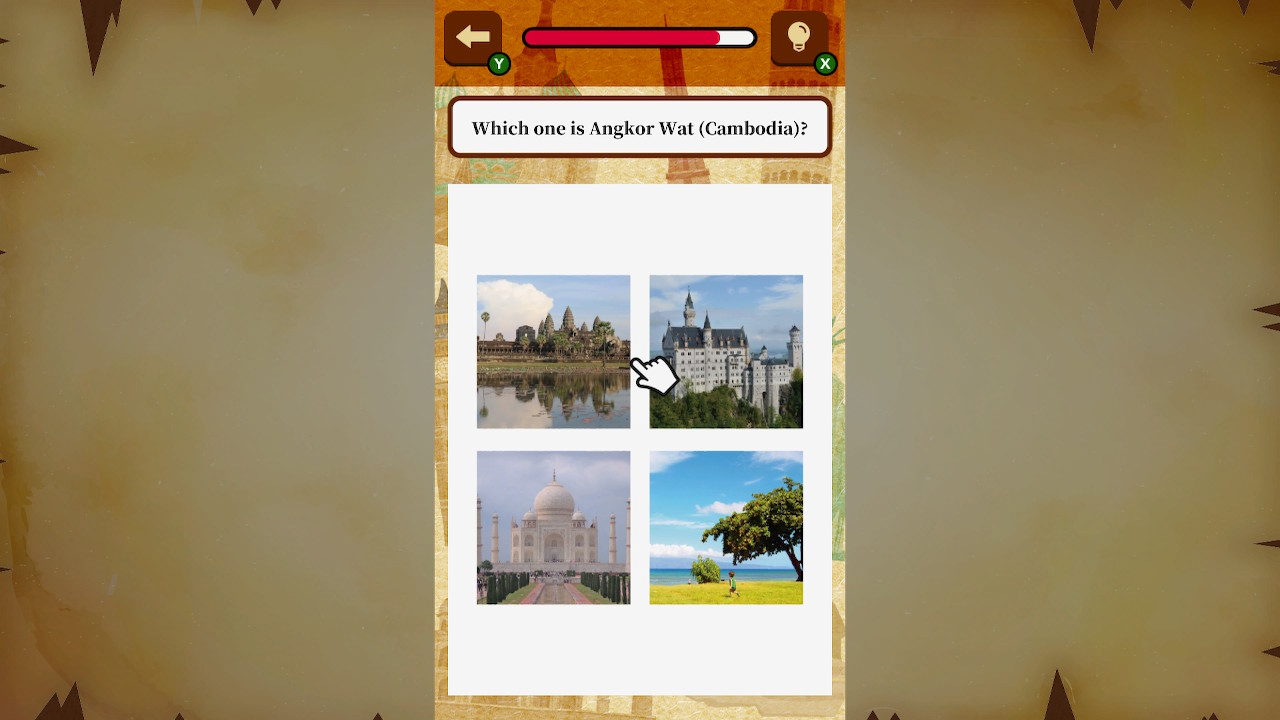
Task: Click the Angkor Wat question banner
Action: click(x=640, y=127)
